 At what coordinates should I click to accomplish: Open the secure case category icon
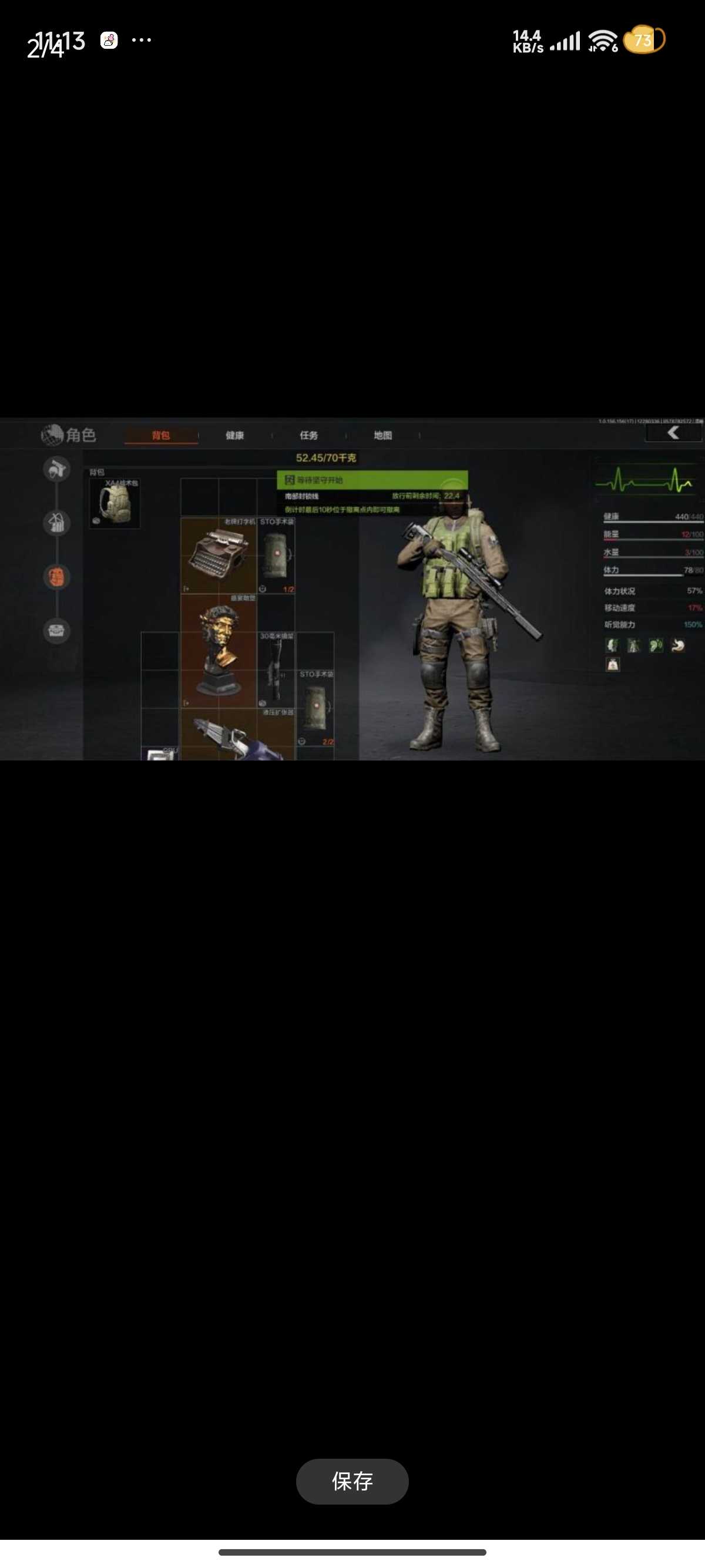56,631
